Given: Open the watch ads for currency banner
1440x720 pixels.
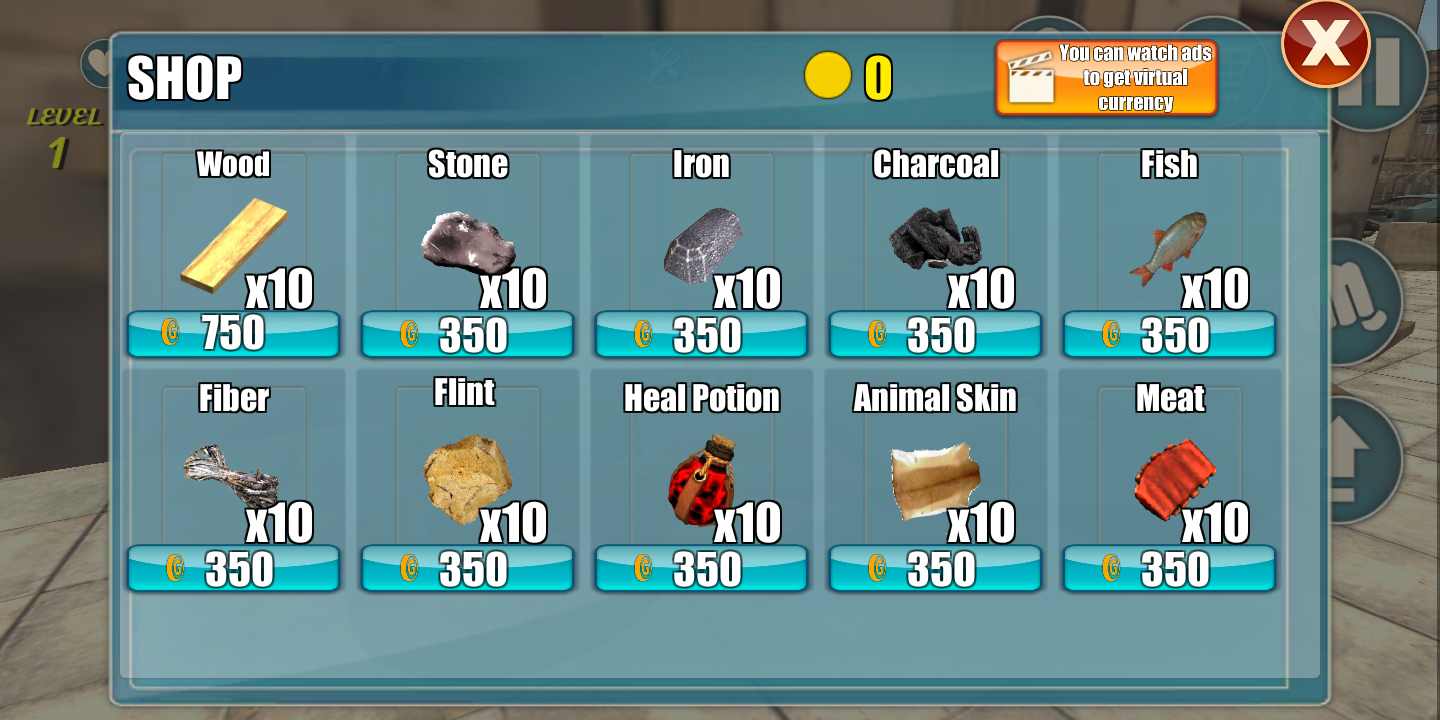Looking at the screenshot, I should tap(1105, 75).
